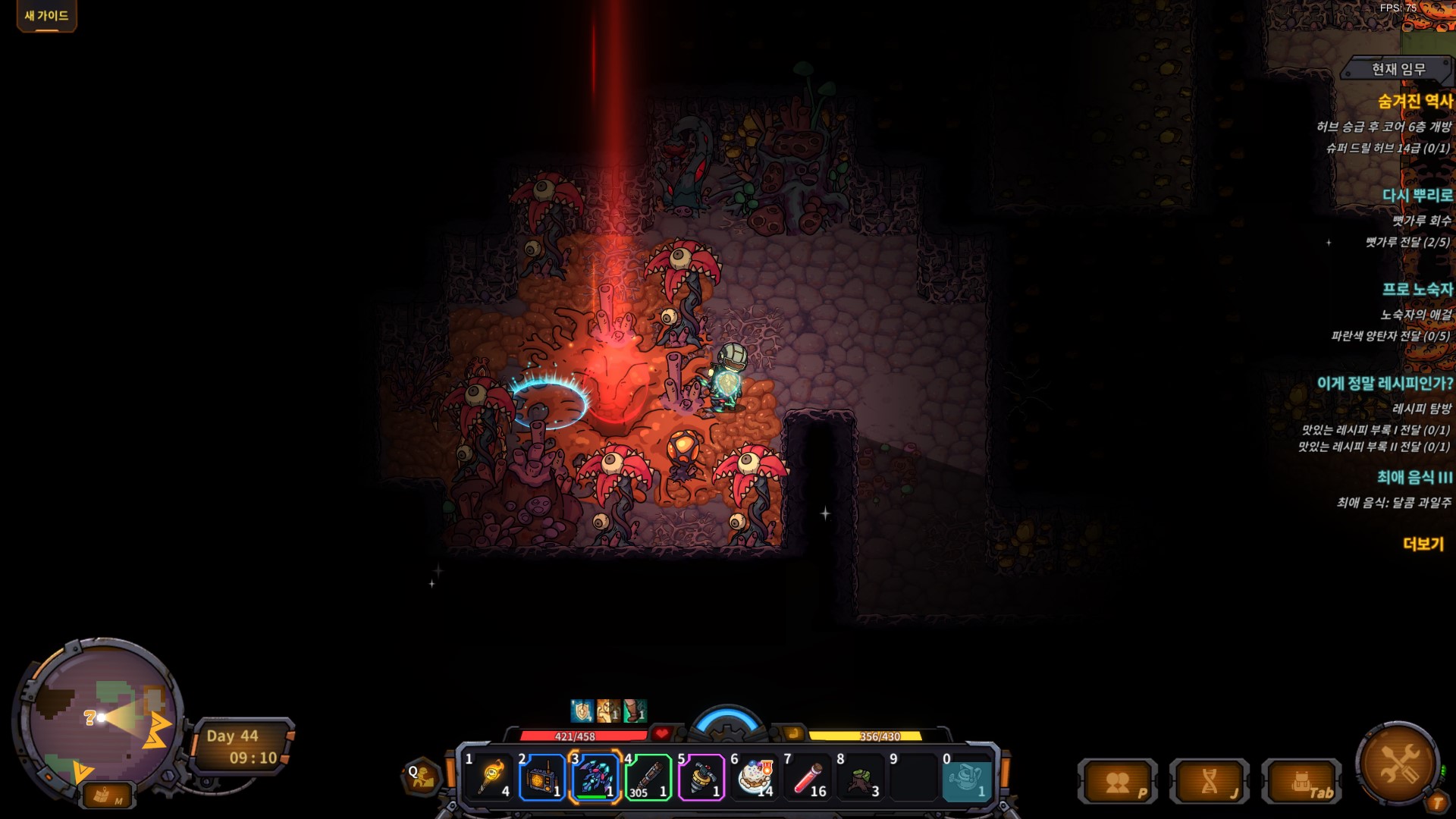Open the DNA helix panel
The image size is (1456, 819).
point(1210,782)
